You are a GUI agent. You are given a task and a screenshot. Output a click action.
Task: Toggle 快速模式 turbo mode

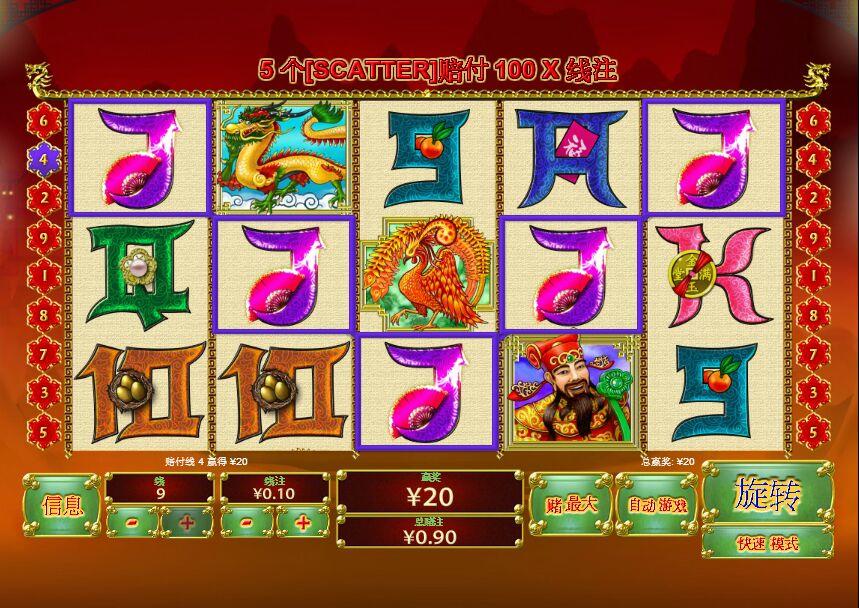[x=767, y=543]
